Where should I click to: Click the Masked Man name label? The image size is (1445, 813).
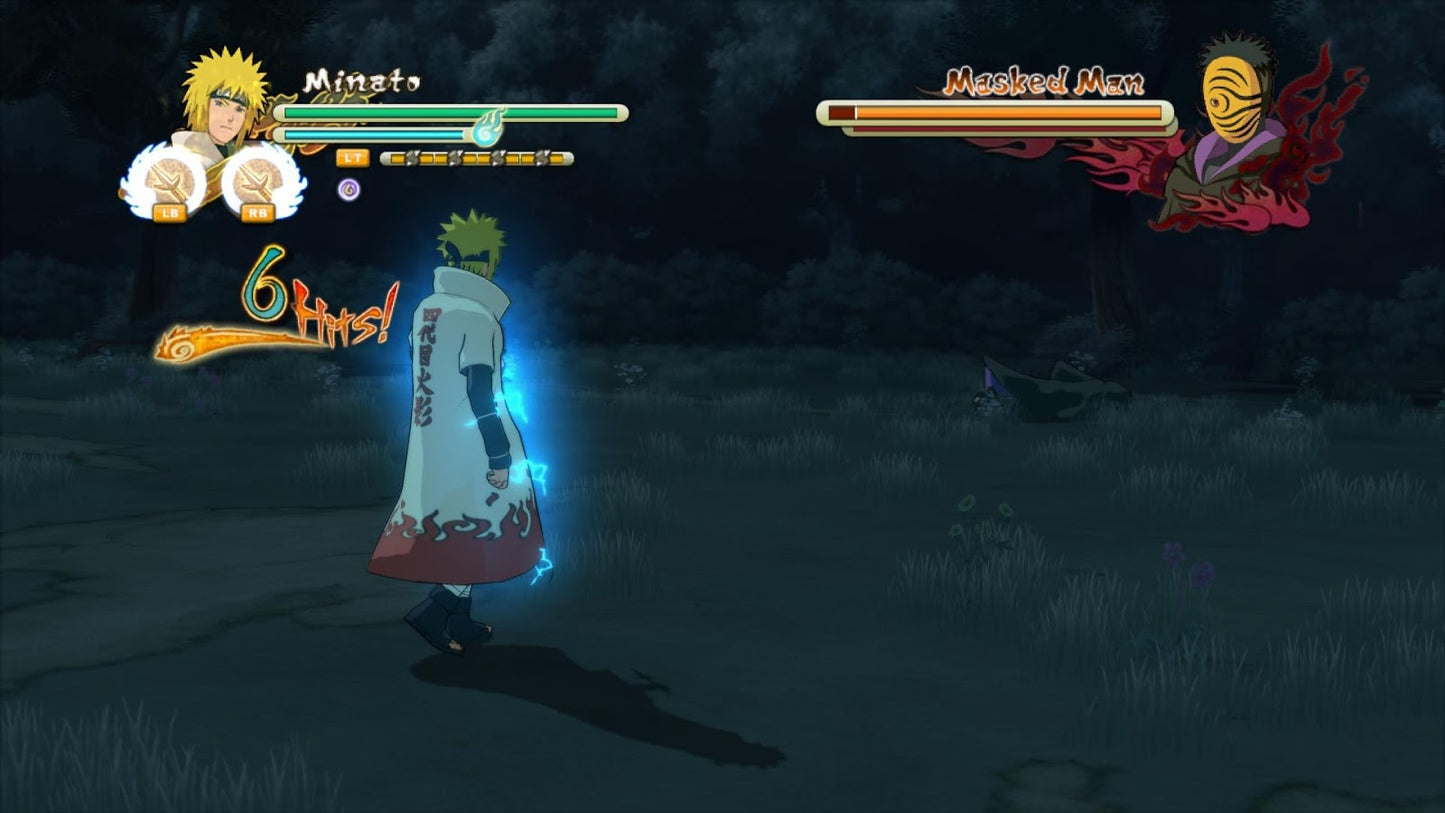1043,80
